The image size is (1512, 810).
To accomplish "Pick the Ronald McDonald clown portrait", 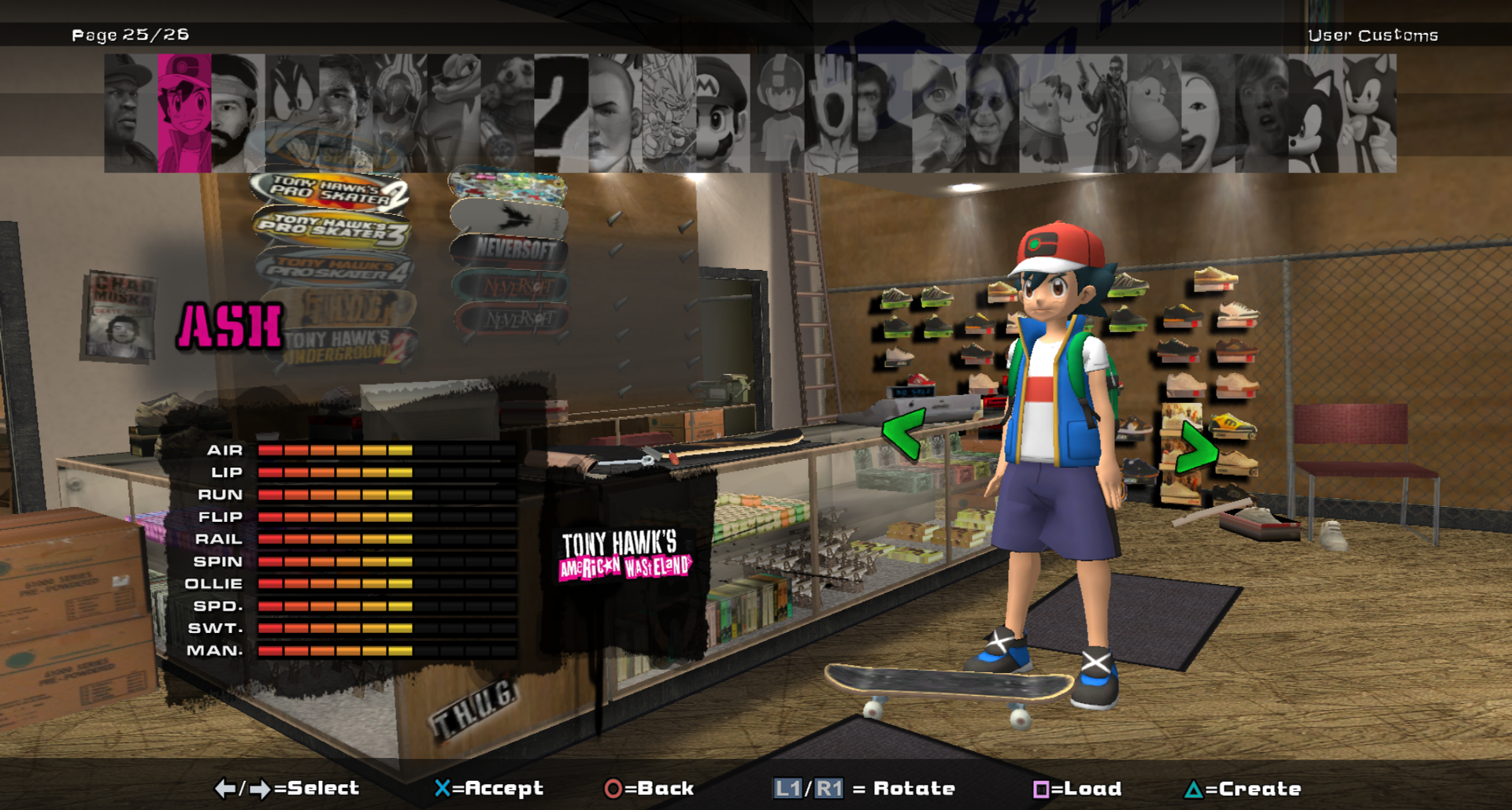I will pyautogui.click(x=1207, y=113).
